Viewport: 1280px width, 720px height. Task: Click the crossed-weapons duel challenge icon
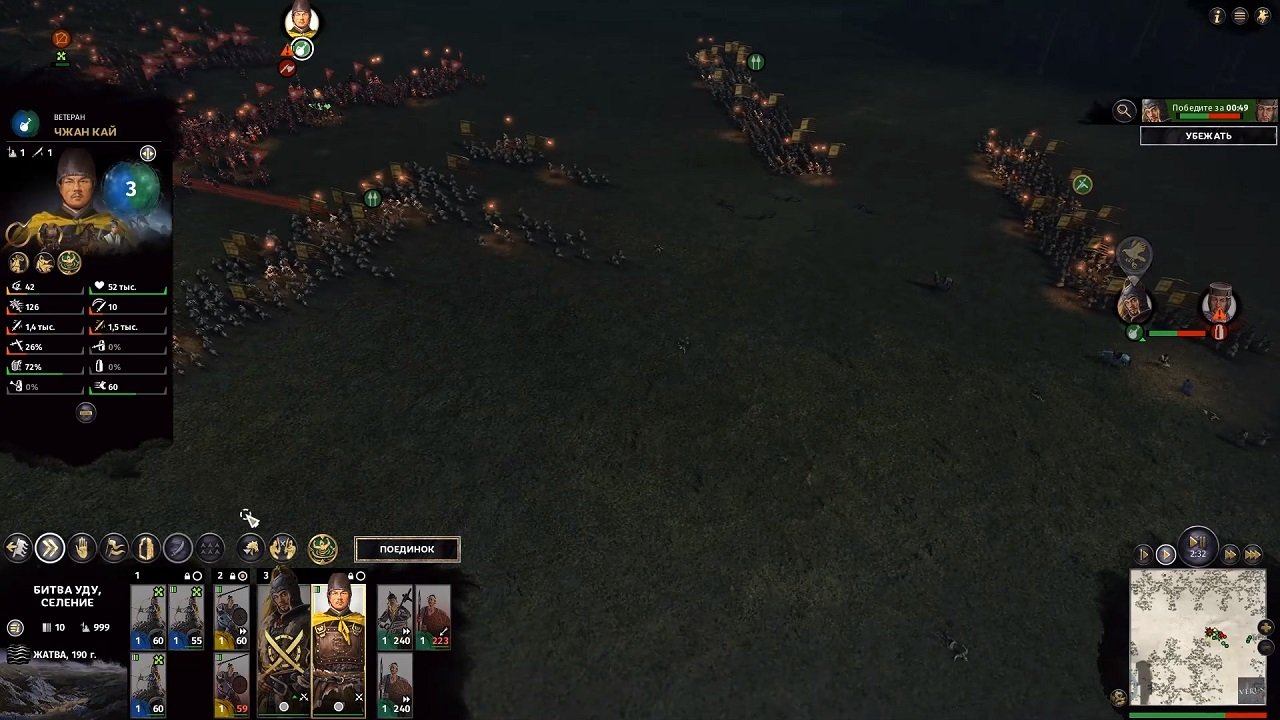click(283, 547)
